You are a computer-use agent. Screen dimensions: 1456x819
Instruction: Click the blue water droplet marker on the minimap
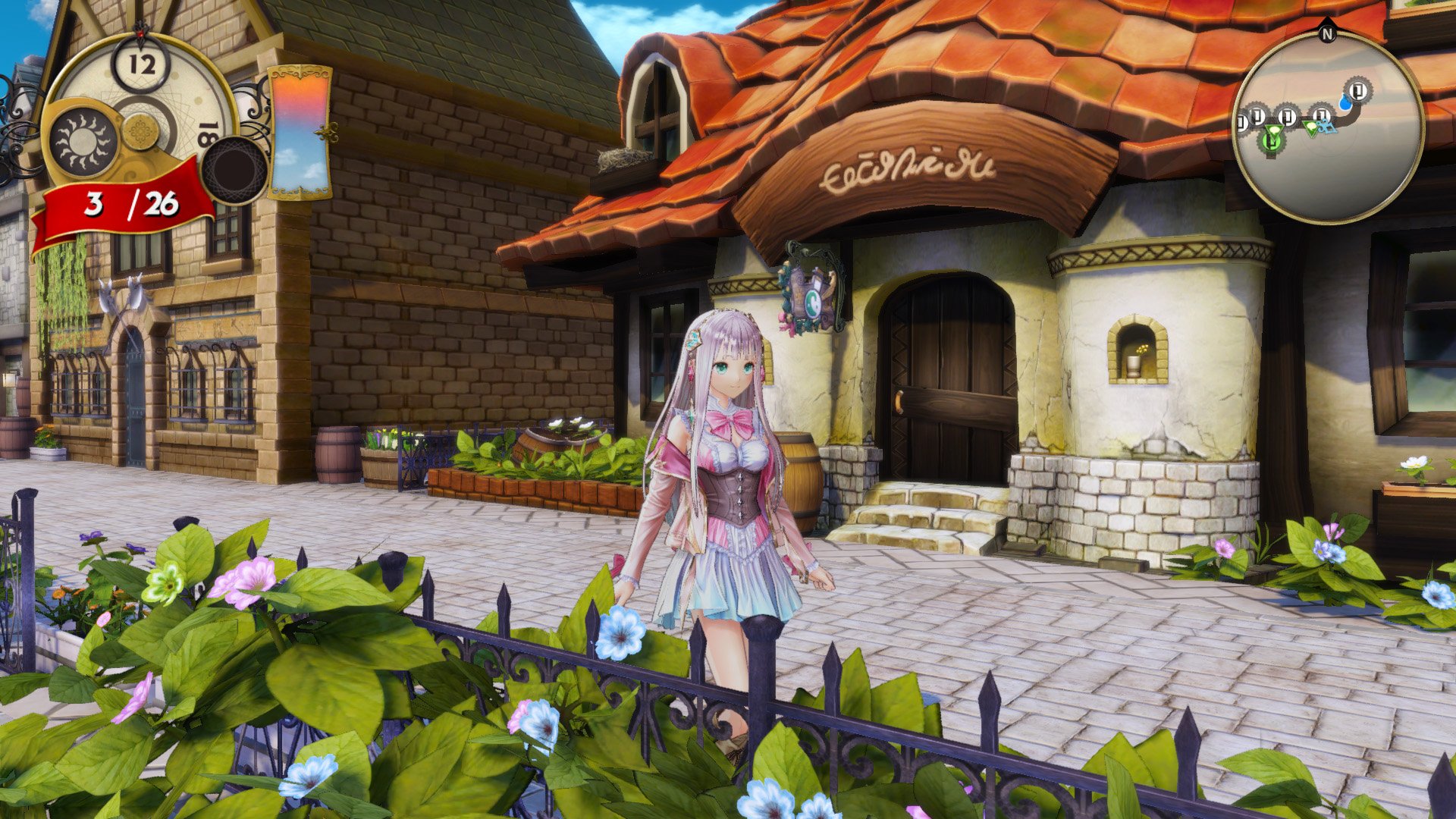pos(1345,103)
